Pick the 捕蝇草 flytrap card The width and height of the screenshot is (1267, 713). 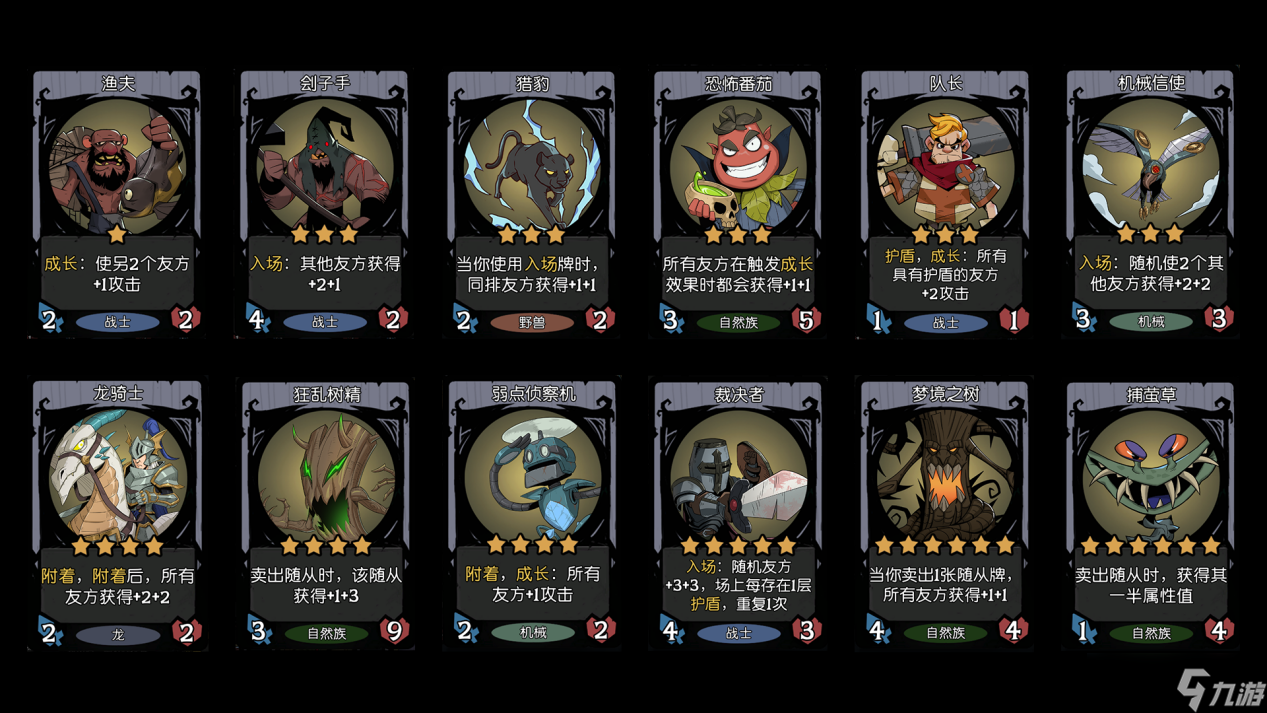(x=1151, y=514)
